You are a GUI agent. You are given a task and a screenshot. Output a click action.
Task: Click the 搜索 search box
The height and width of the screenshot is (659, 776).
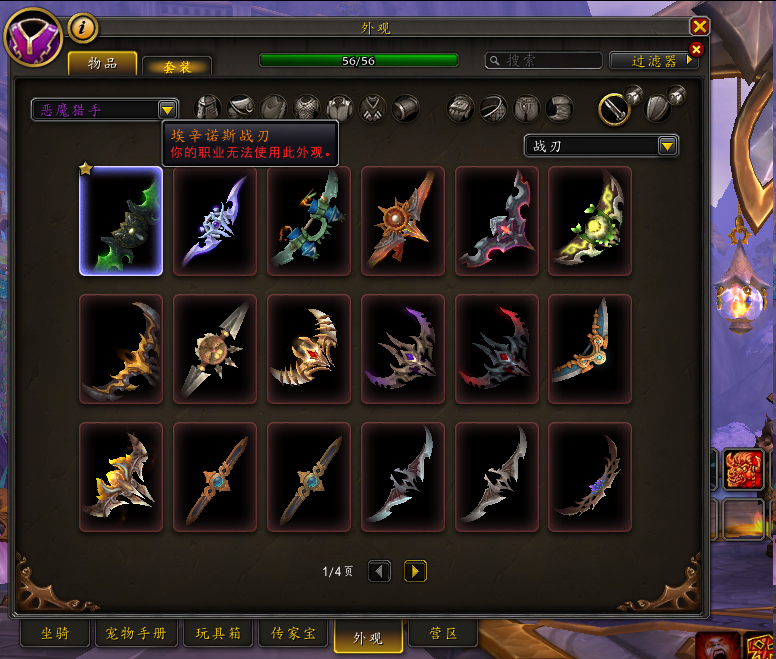(543, 61)
